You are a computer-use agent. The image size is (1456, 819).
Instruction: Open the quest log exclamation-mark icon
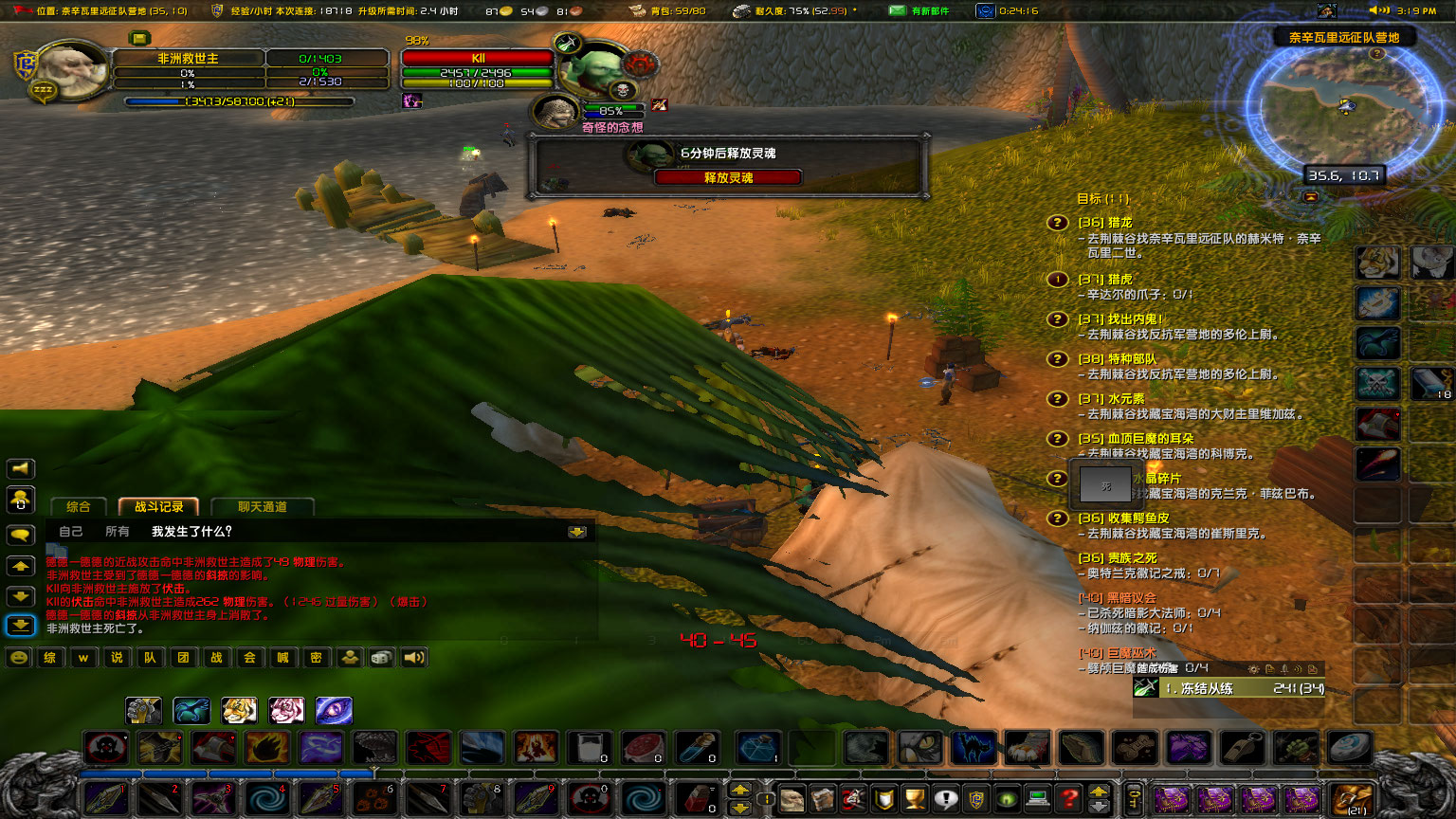coord(945,799)
